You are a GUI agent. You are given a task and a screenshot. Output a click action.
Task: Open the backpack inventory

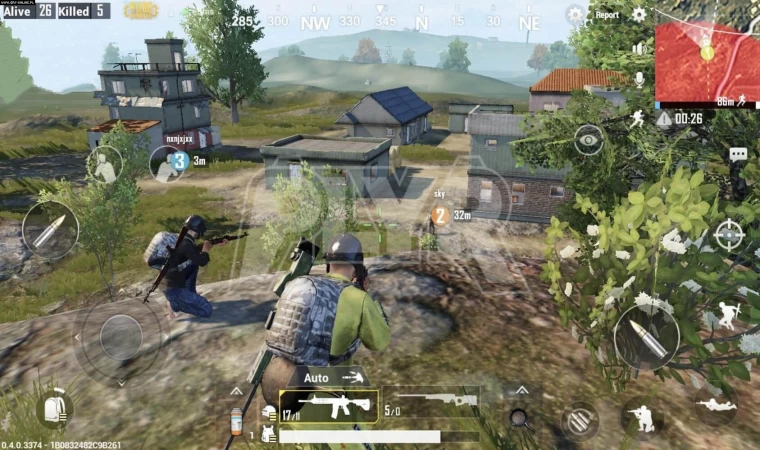coord(54,409)
